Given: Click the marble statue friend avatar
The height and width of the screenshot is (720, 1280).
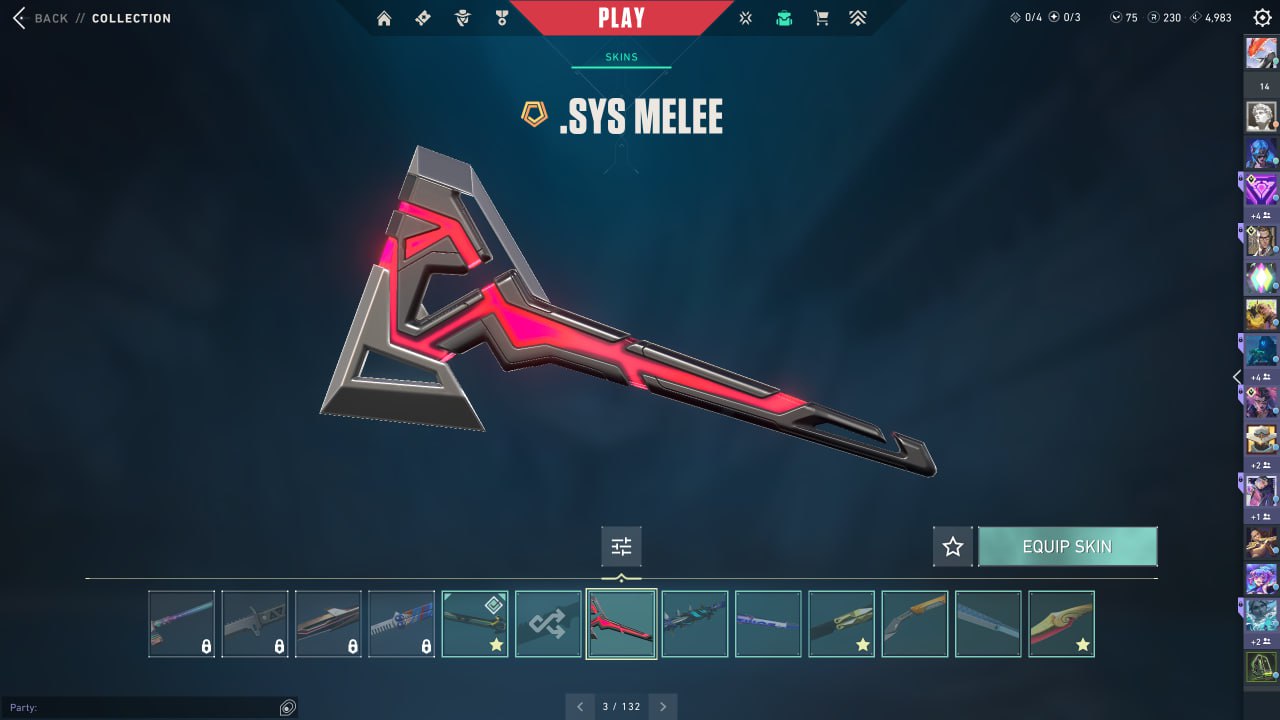Looking at the screenshot, I should (1261, 116).
